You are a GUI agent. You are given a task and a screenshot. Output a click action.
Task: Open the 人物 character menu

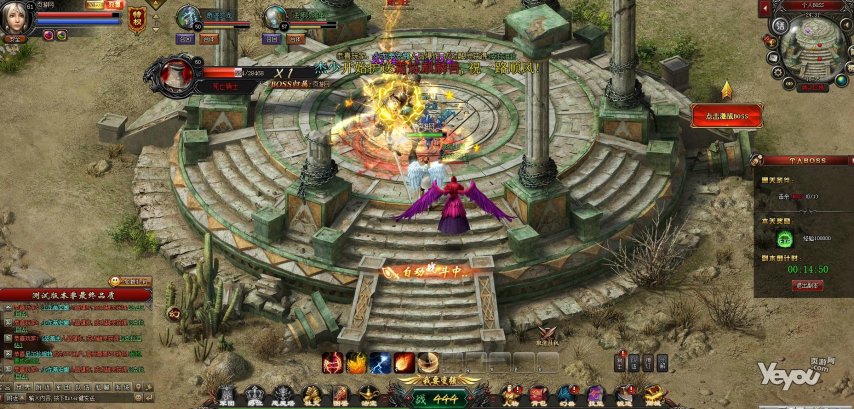coord(509,395)
